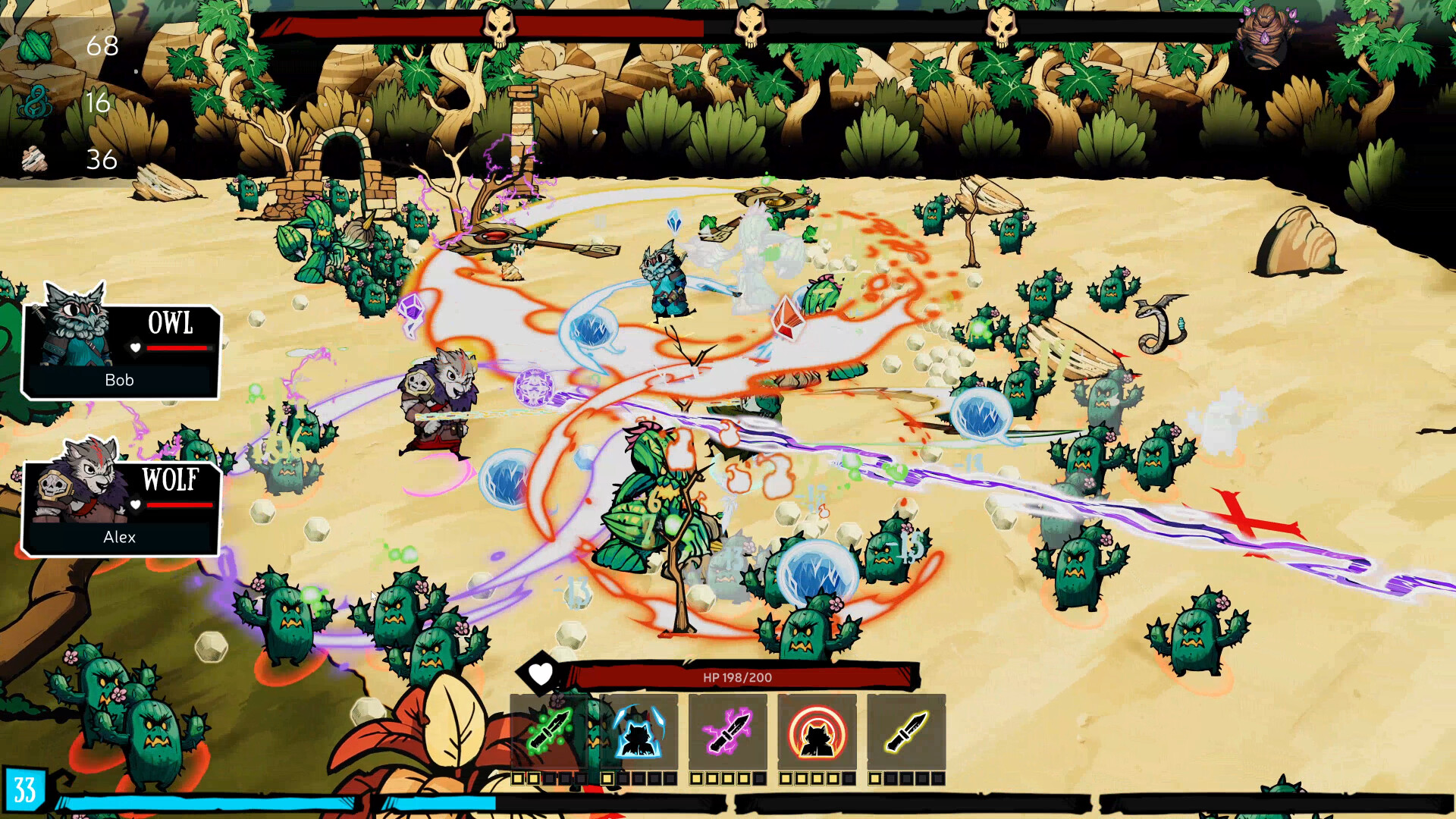Viewport: 1456px width, 819px height.
Task: Select the purple lightning dagger ability
Action: [x=728, y=732]
